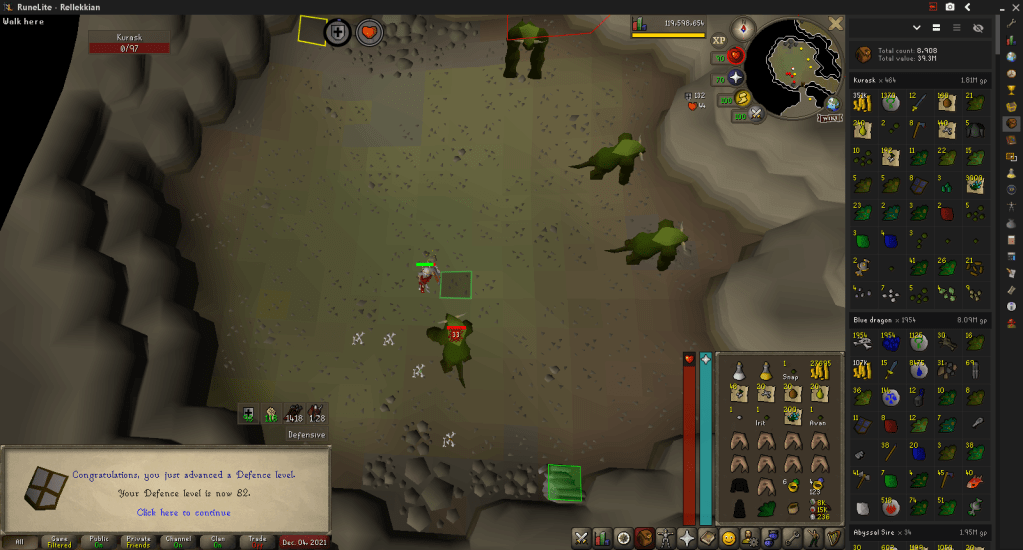The image size is (1023, 550).
Task: Open the Combat Options tab
Action: 580,538
